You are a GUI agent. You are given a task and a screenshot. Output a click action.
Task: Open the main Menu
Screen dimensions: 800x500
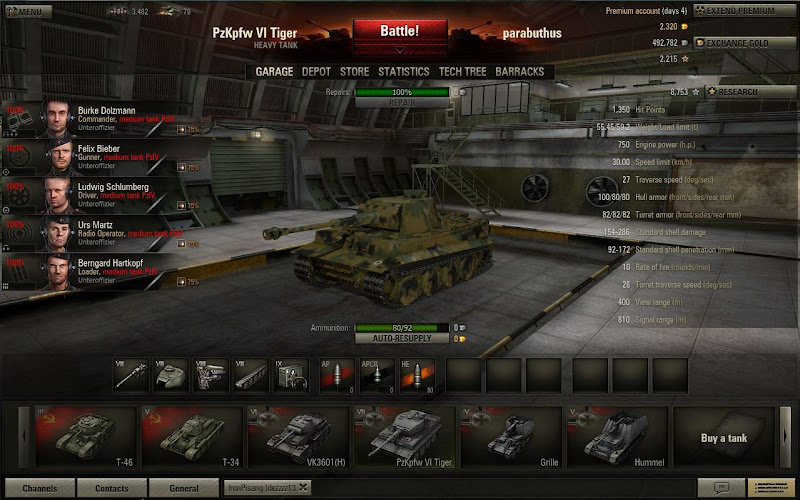[x=25, y=12]
